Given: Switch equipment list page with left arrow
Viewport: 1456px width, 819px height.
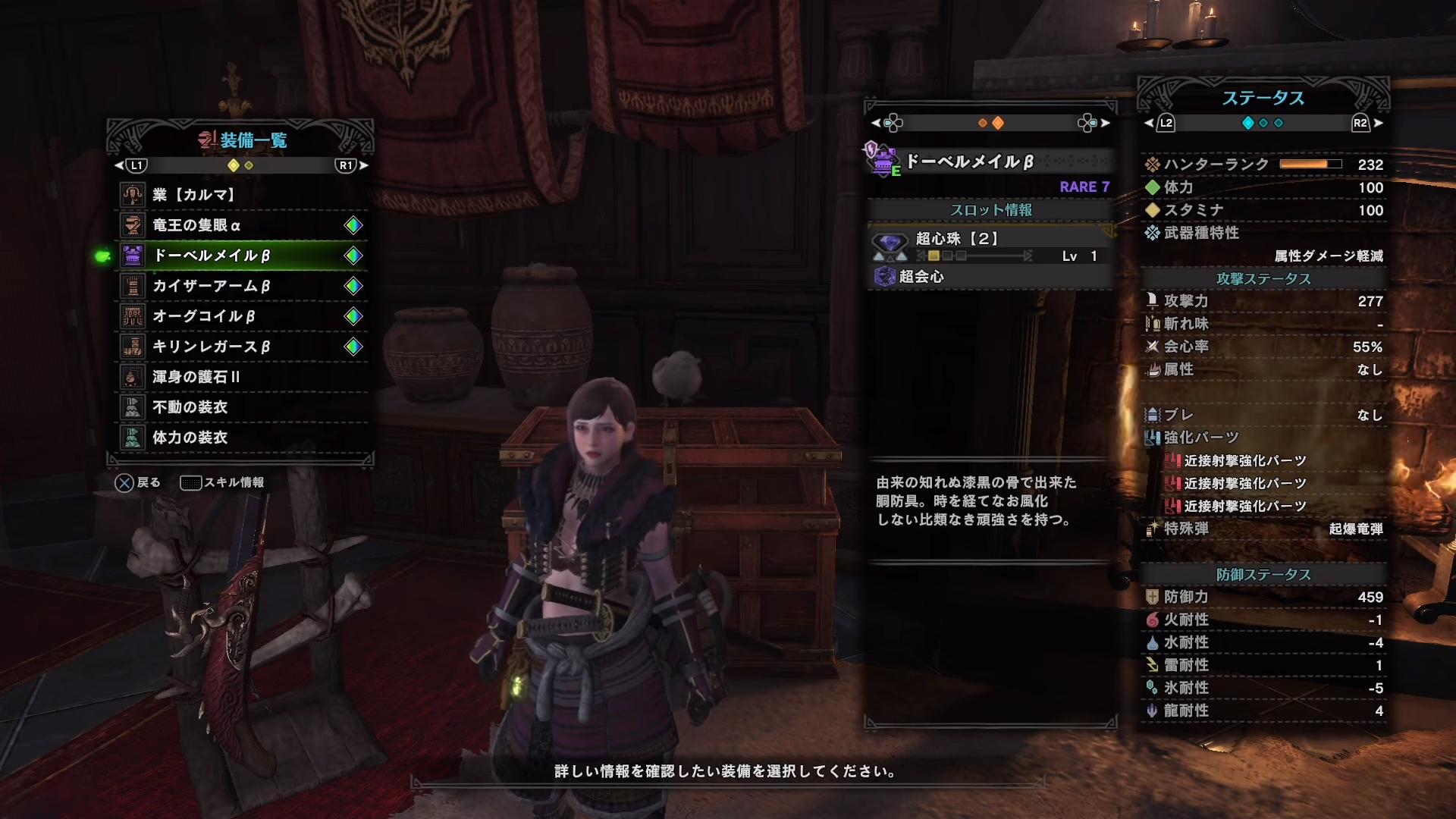Looking at the screenshot, I should point(119,165).
